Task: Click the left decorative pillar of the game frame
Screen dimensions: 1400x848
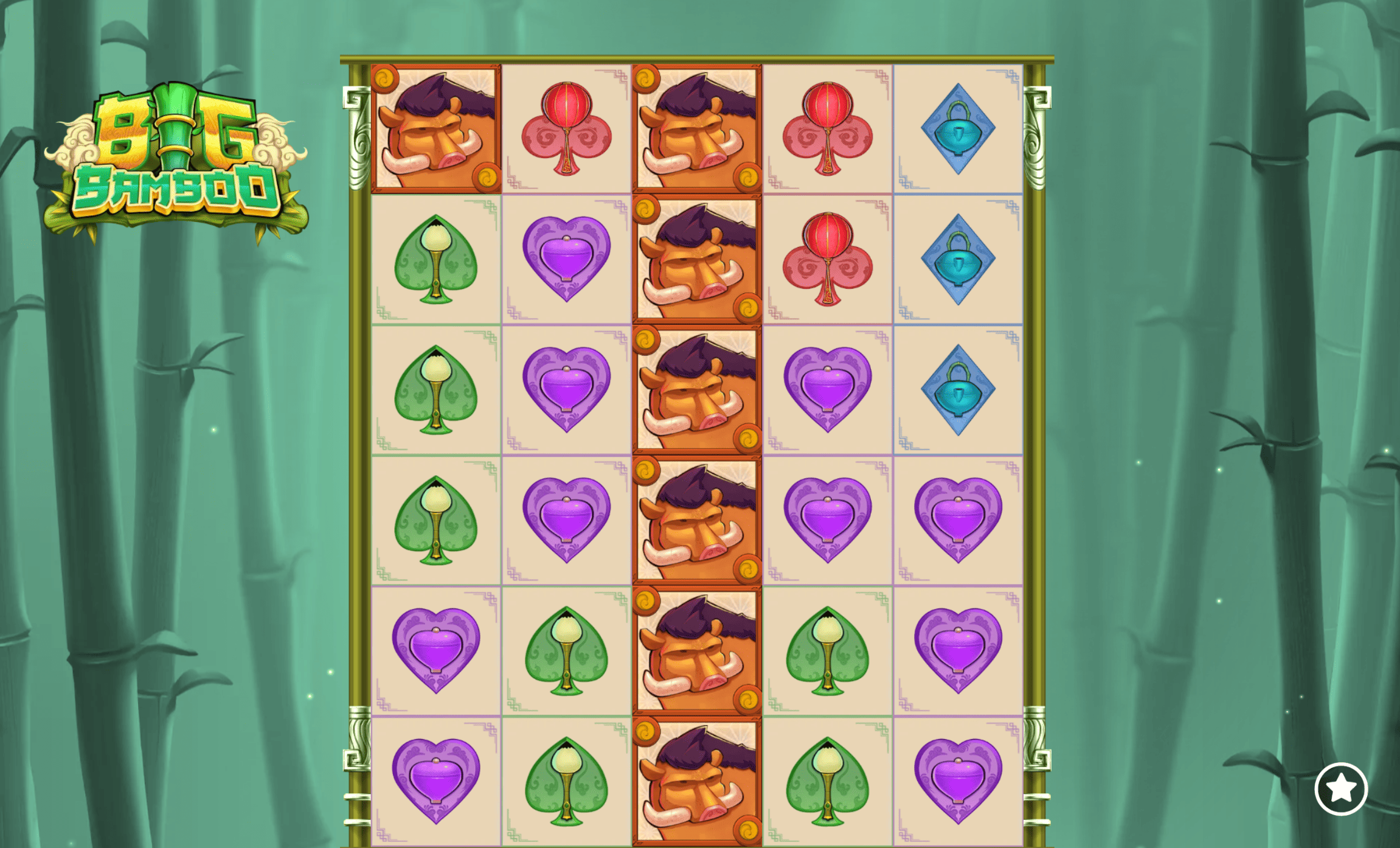Action: (359, 426)
